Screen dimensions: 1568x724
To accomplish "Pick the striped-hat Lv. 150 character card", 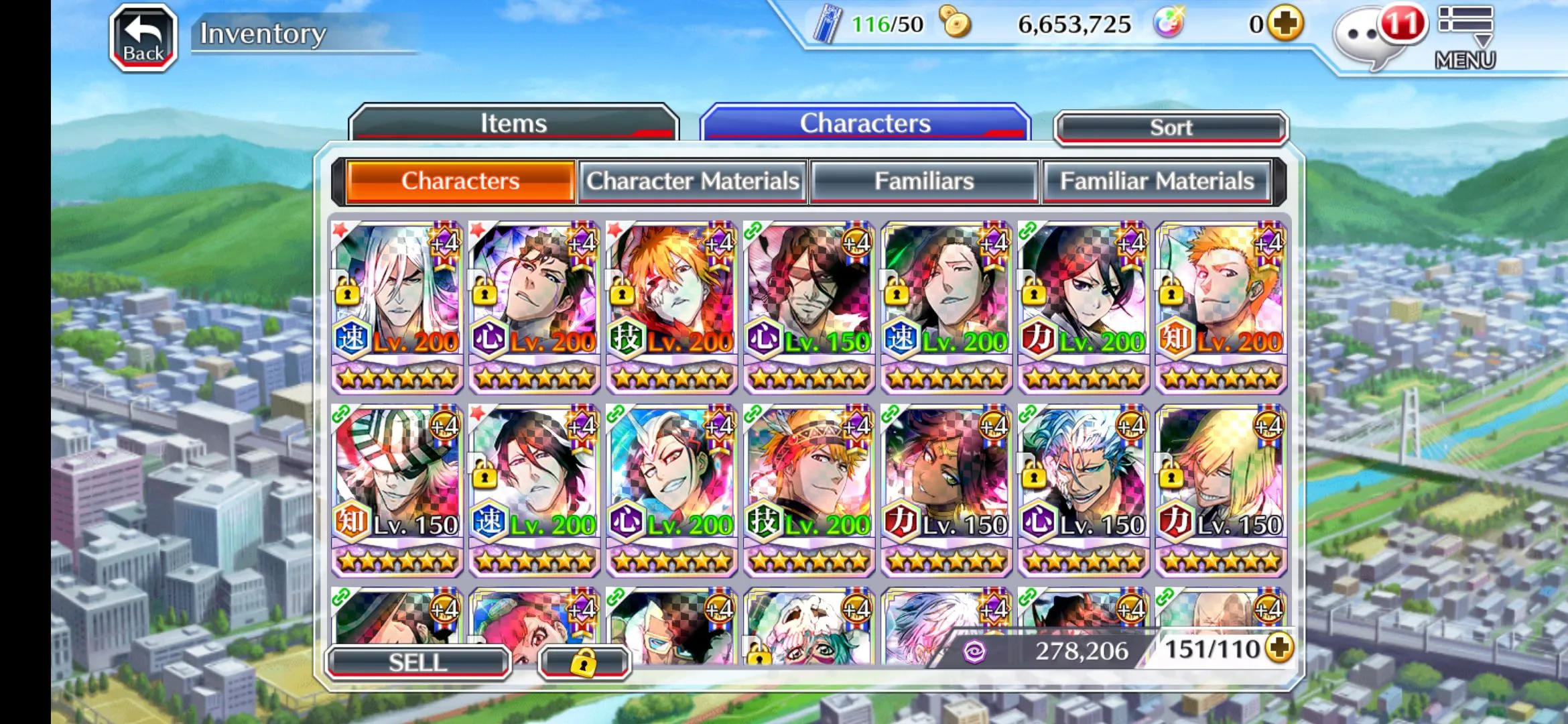I will click(397, 489).
